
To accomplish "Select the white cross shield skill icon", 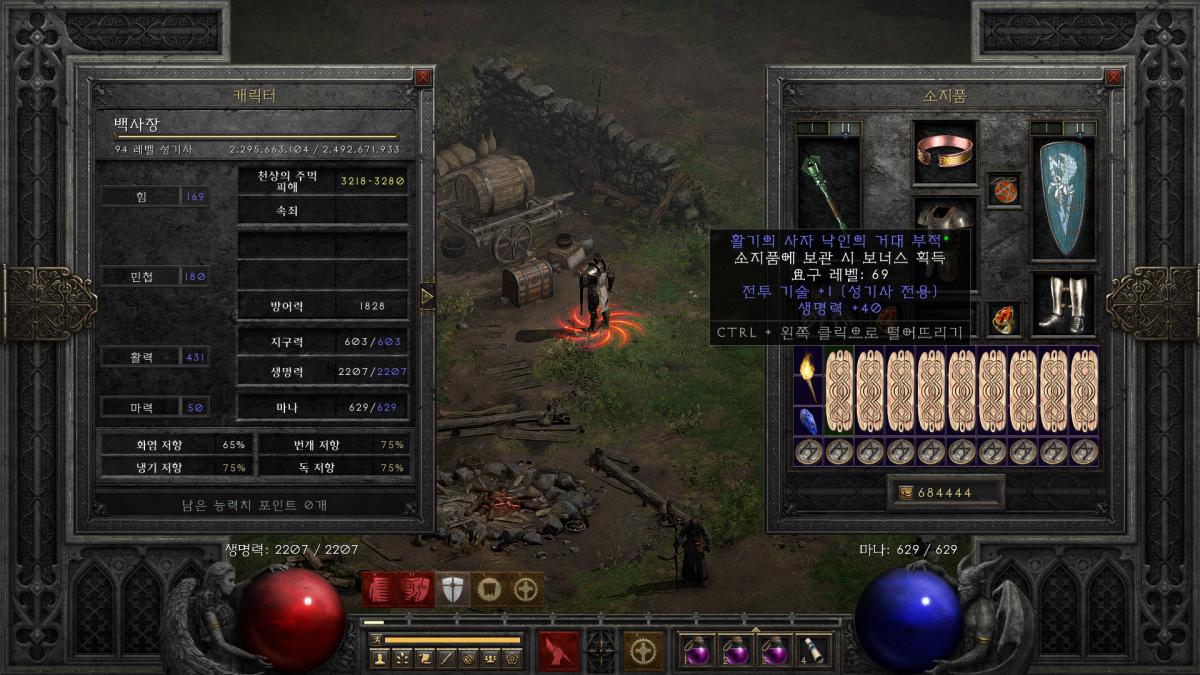I will click(455, 590).
